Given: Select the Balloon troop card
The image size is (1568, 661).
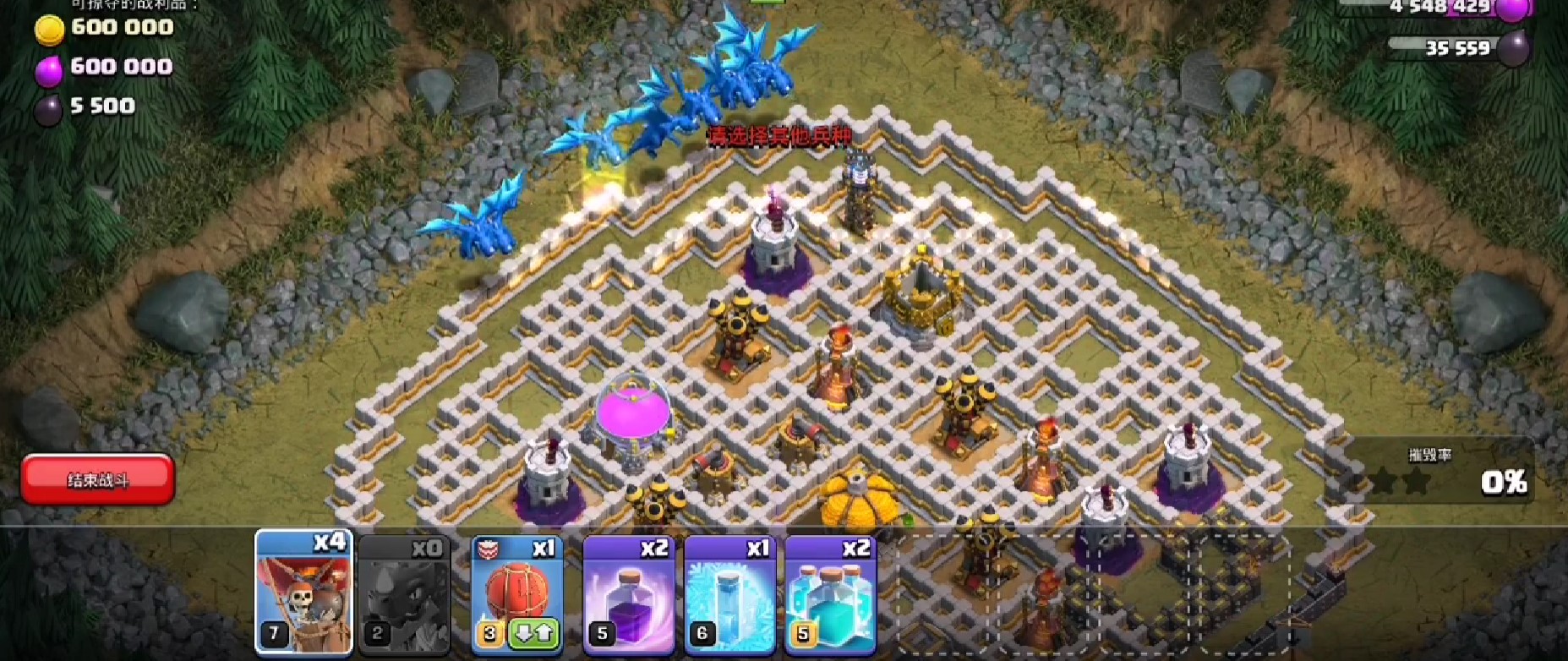Looking at the screenshot, I should (x=303, y=593).
